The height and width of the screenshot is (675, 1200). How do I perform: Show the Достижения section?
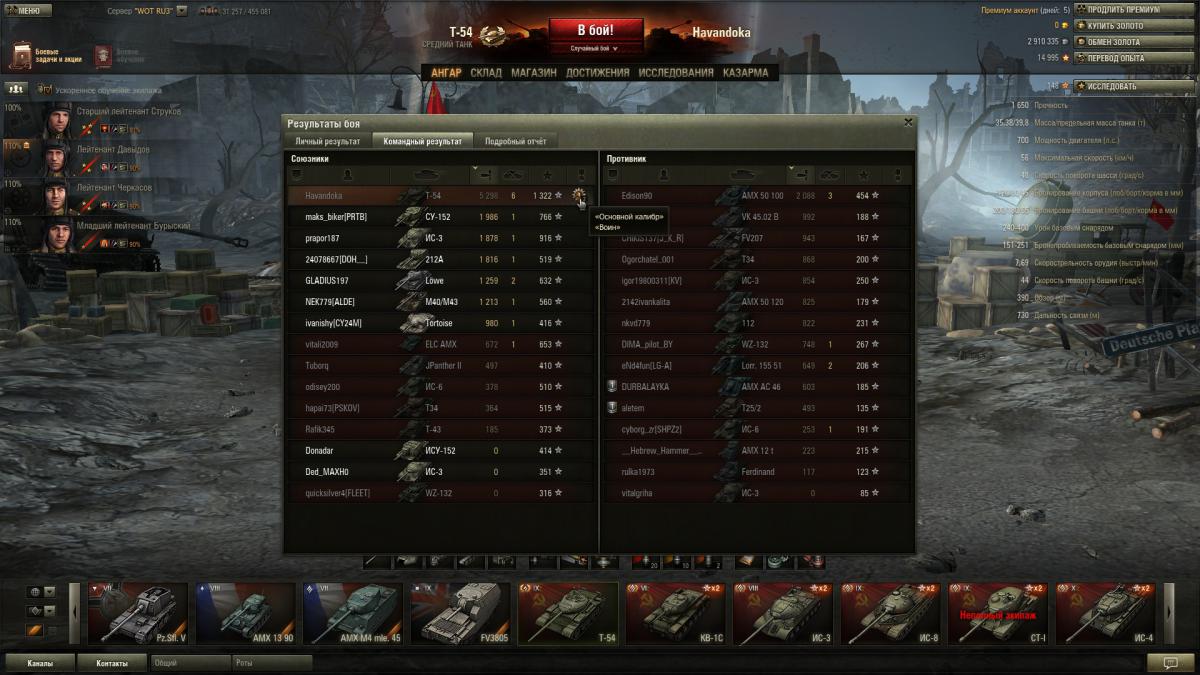597,73
